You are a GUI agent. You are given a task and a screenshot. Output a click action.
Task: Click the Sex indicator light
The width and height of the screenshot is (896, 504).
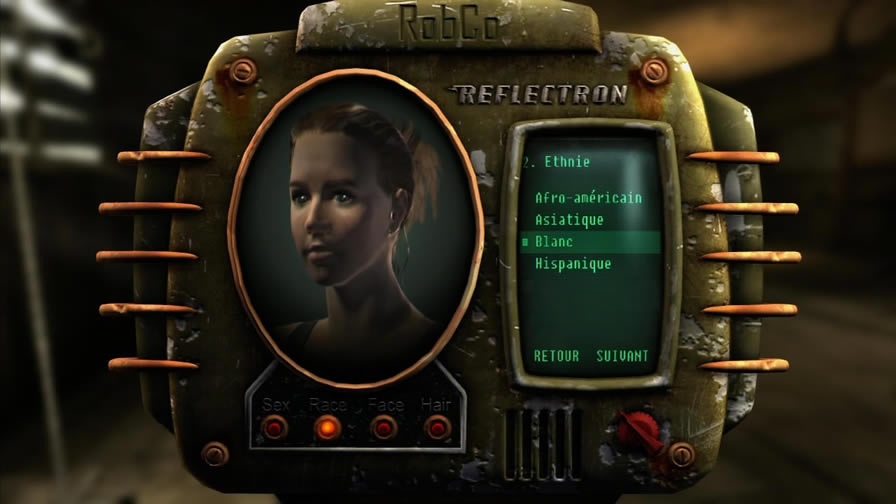point(274,428)
